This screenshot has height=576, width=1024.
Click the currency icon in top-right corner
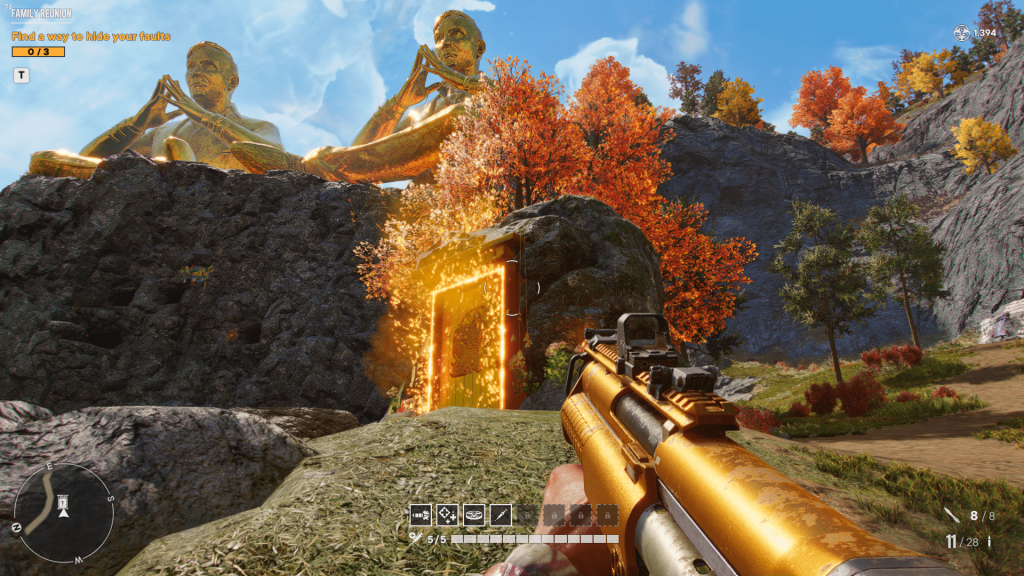click(x=962, y=33)
